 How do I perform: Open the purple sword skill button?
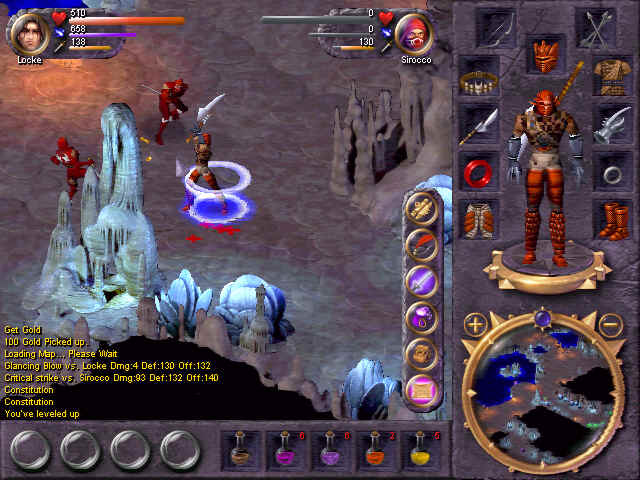[423, 280]
